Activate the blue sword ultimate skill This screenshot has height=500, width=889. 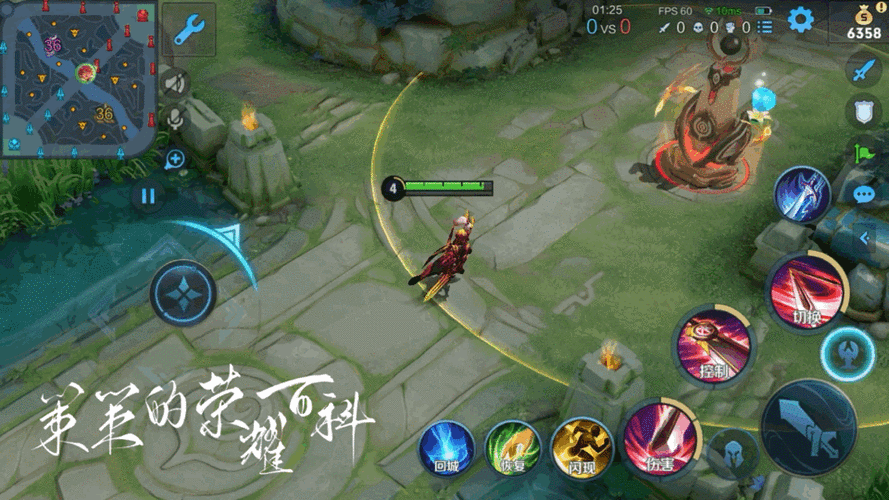click(803, 193)
